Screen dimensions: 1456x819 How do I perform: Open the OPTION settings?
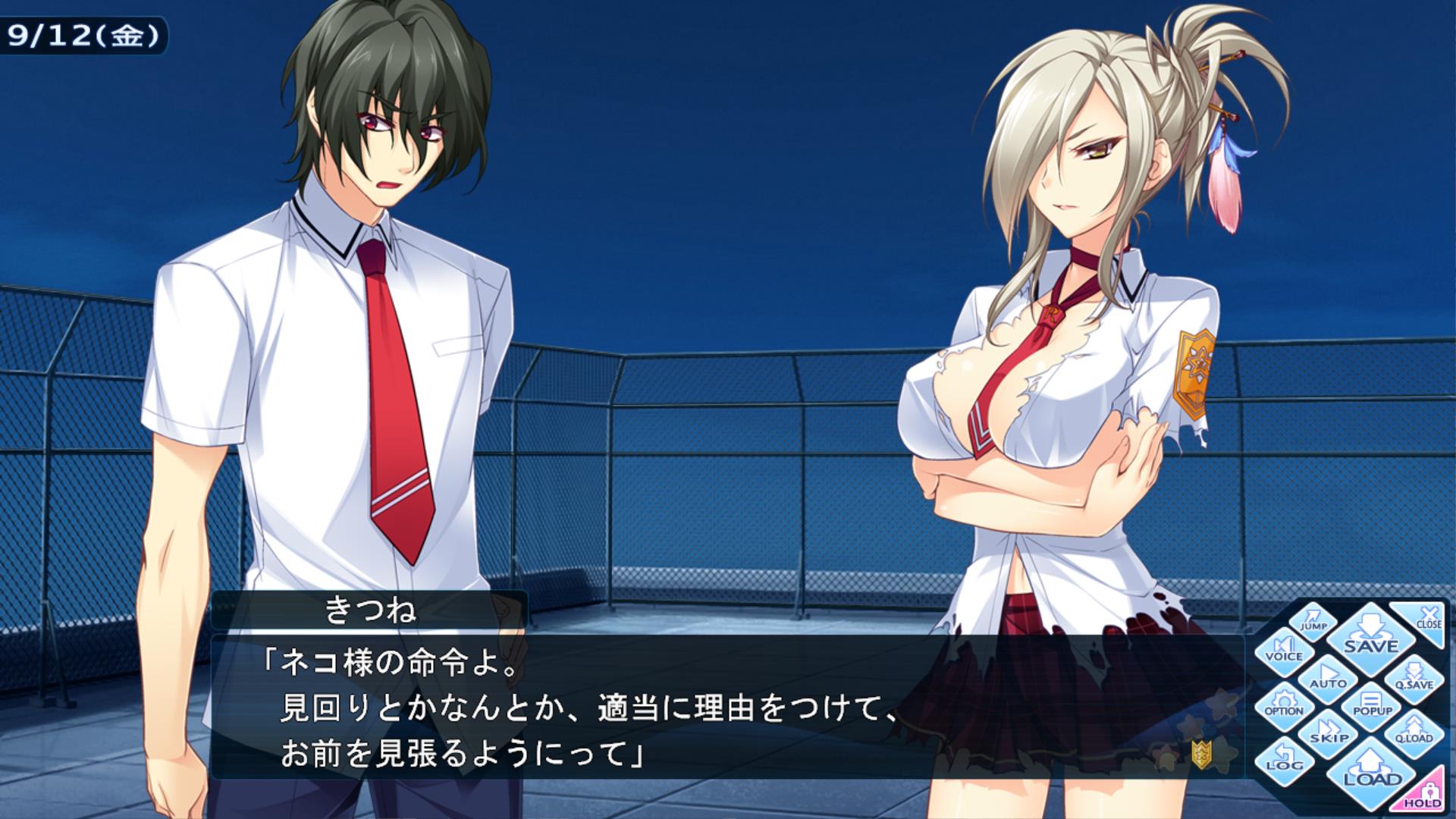pos(1283,704)
